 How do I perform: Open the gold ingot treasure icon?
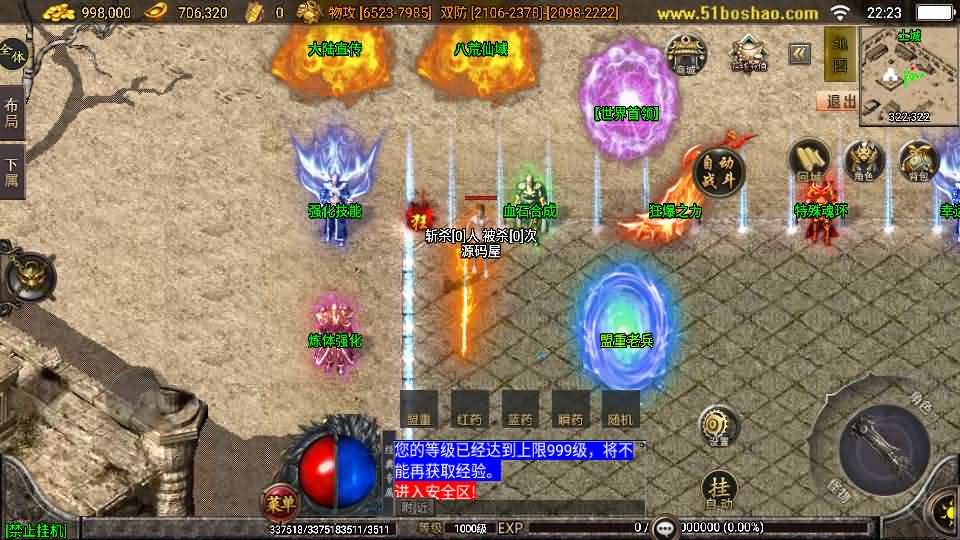pos(747,53)
